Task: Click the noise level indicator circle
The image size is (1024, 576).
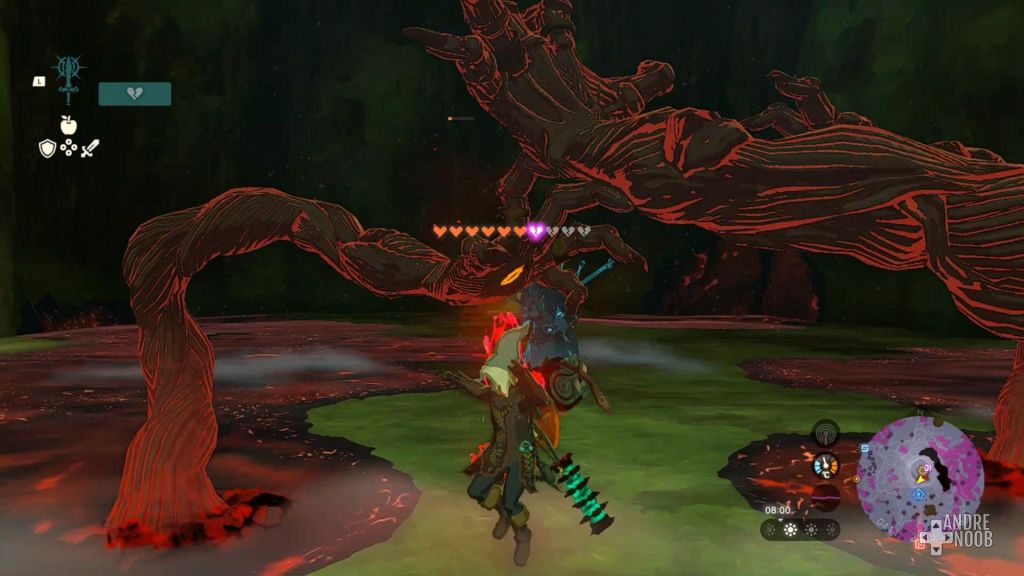Action: pyautogui.click(x=825, y=496)
